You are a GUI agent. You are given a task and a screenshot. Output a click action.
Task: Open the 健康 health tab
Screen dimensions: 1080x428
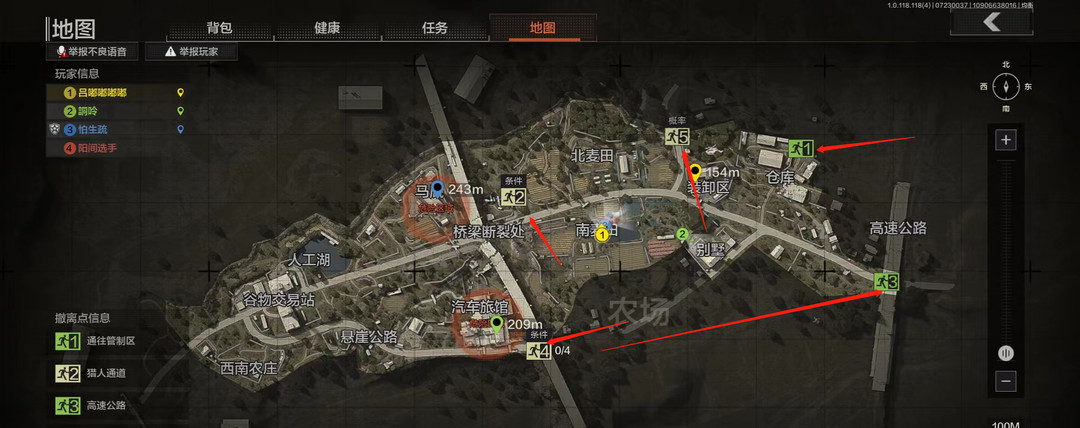tap(327, 28)
